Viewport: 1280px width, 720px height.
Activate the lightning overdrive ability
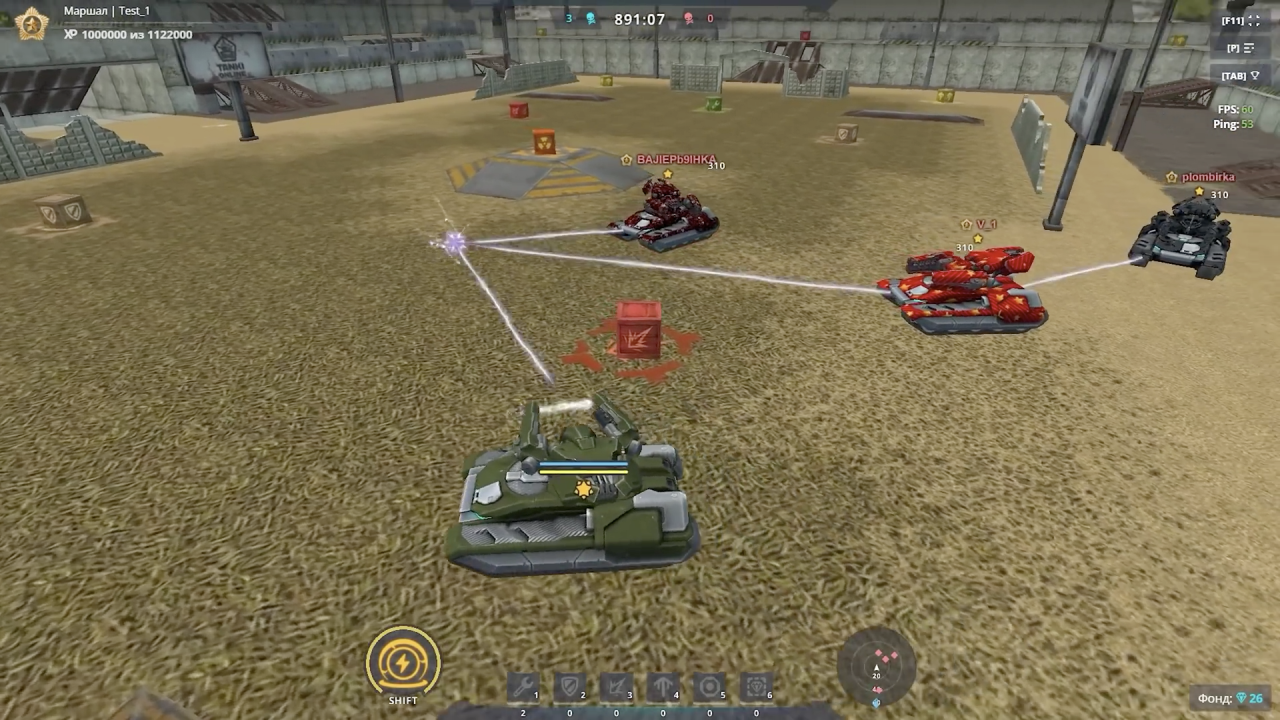pos(403,661)
